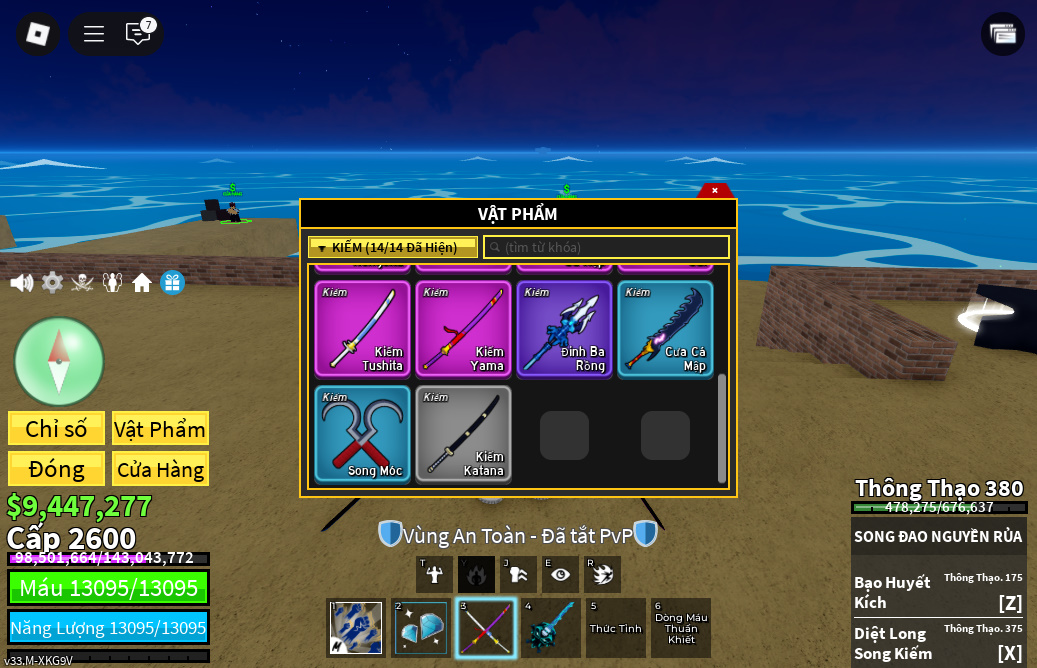The height and width of the screenshot is (668, 1037).
Task: Click the yellow Vật Phẩm button
Action: 160,429
